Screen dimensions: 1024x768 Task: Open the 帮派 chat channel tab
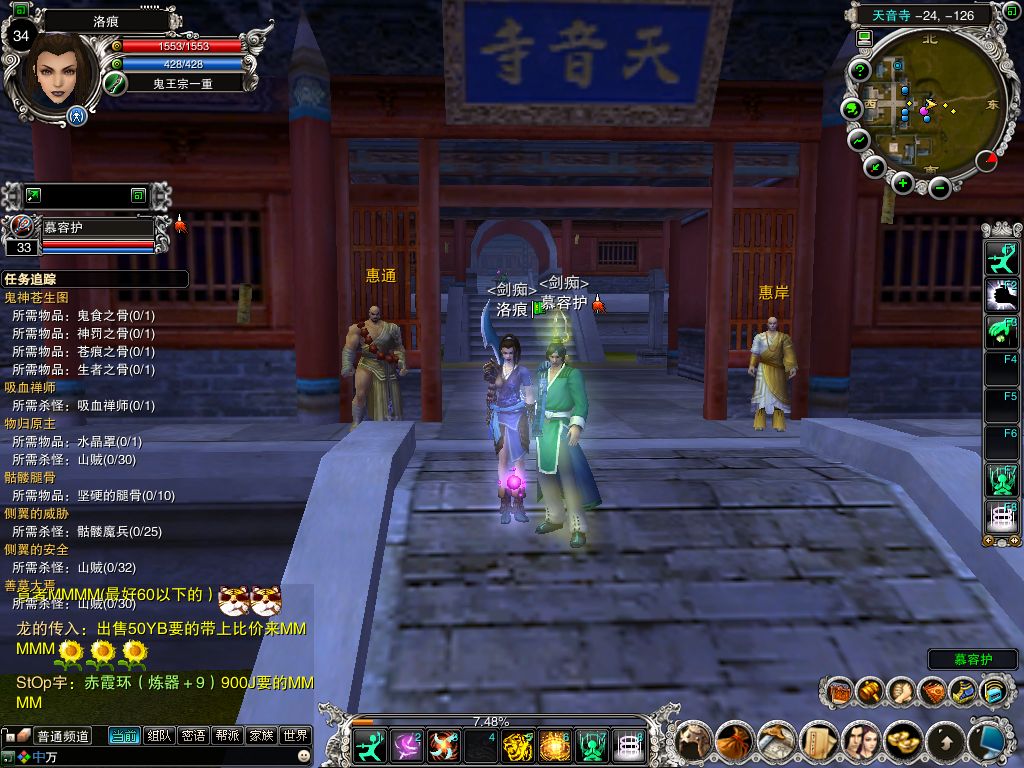point(227,736)
